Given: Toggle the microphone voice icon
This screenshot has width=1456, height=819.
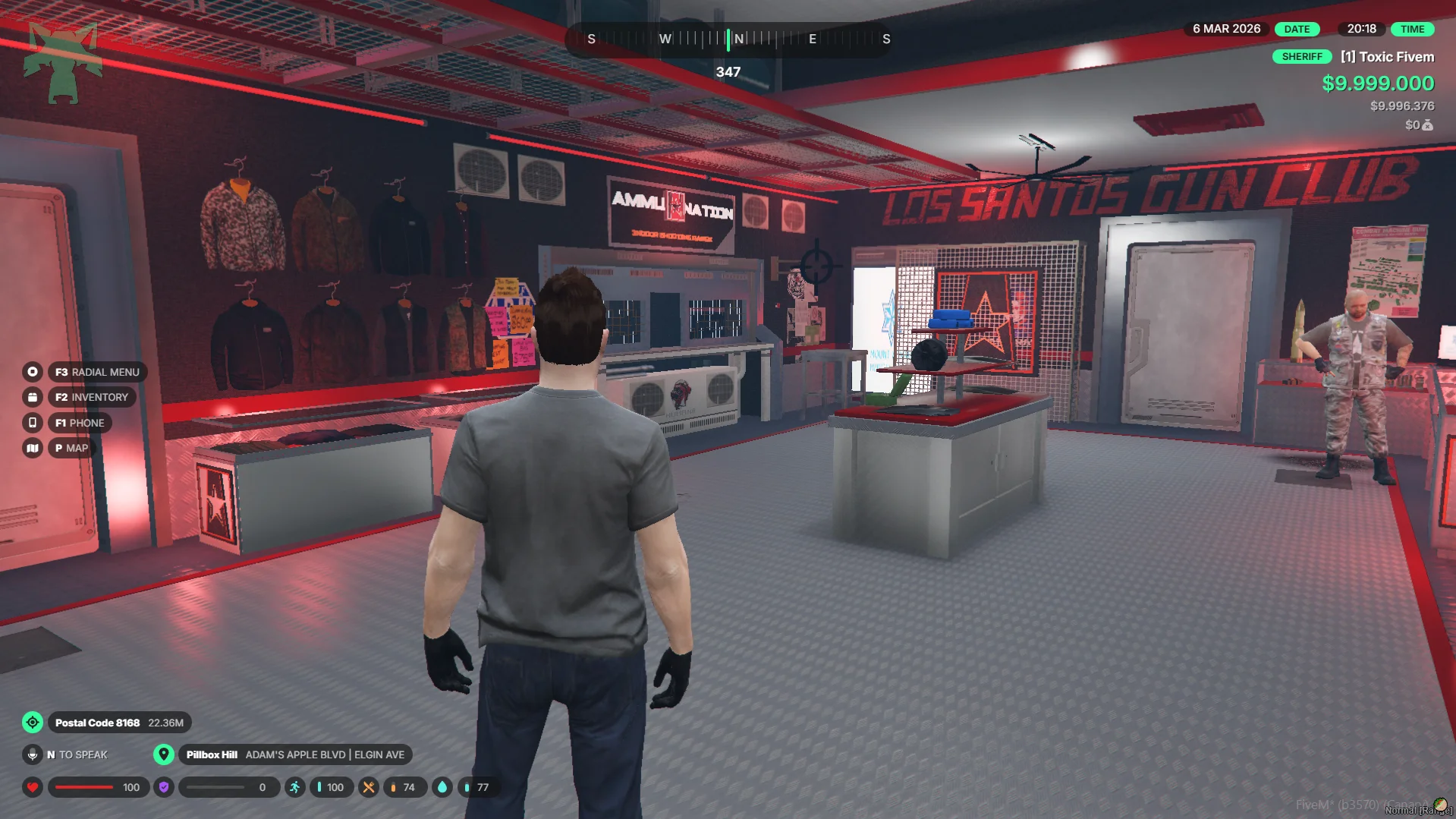Looking at the screenshot, I should [33, 754].
